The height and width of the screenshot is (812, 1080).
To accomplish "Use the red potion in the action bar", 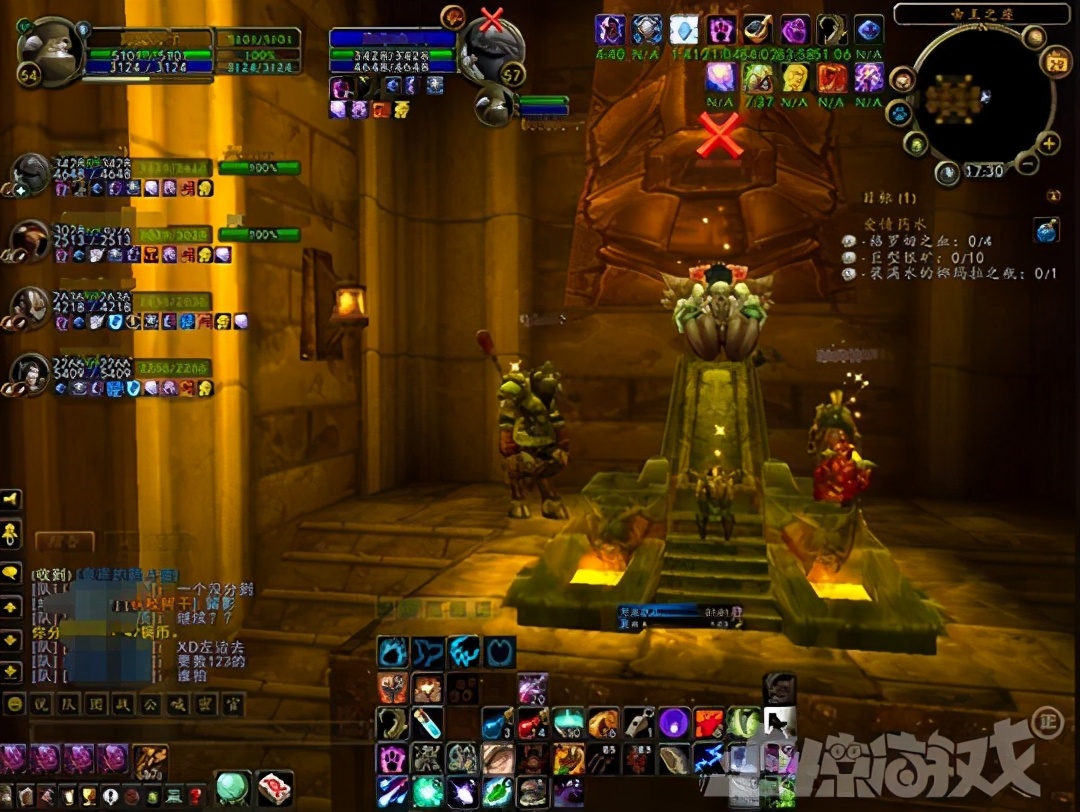I will click(531, 722).
